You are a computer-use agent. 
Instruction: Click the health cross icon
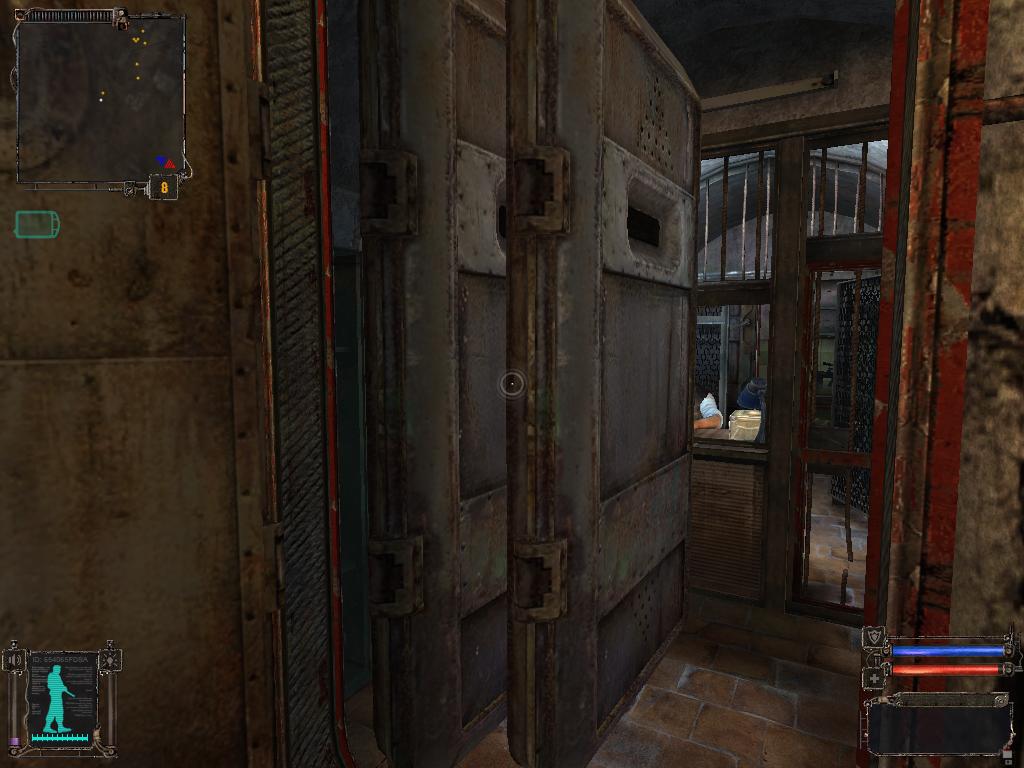(x=876, y=677)
